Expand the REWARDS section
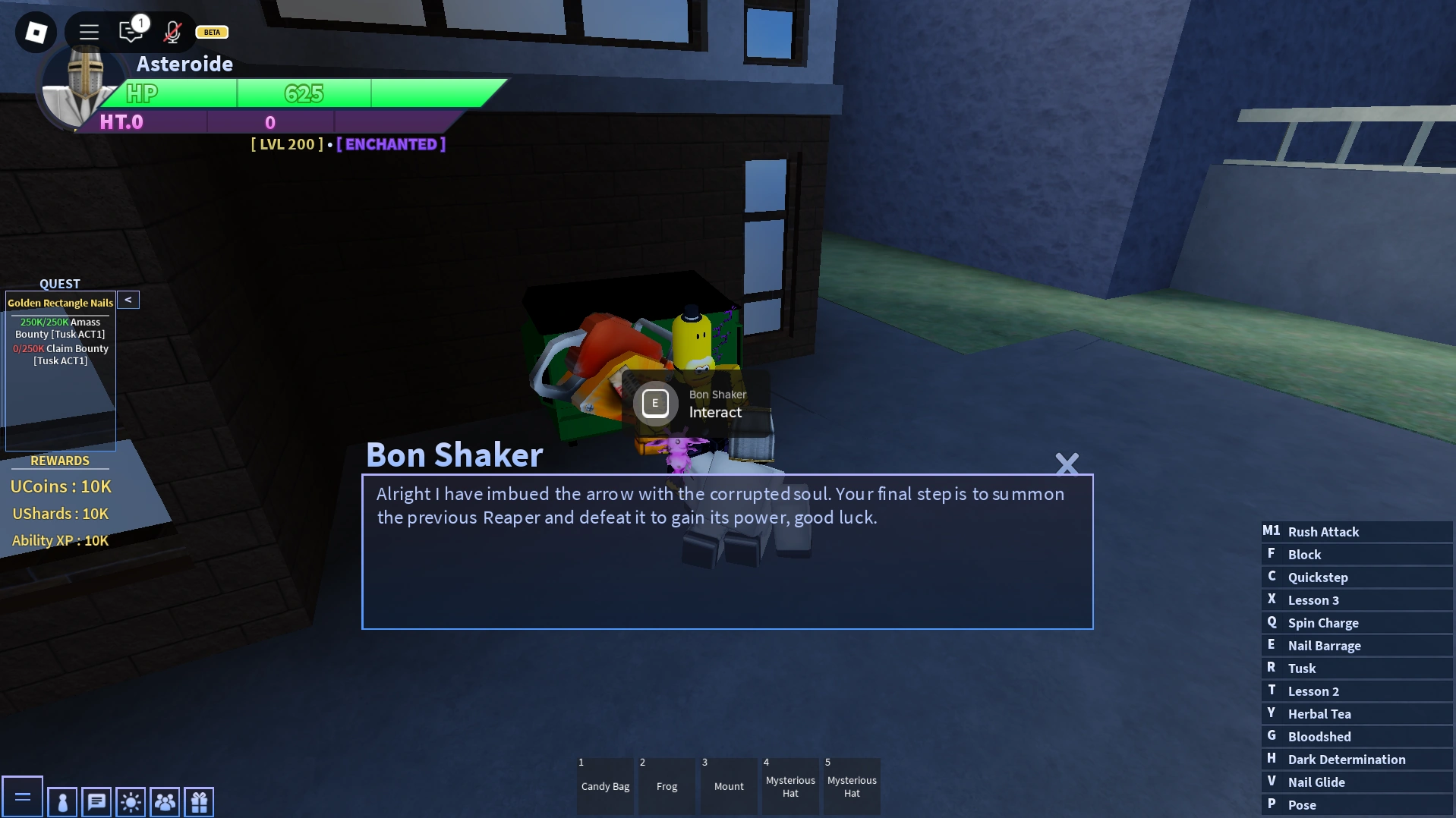Screen dimensions: 1456x818 [60, 461]
